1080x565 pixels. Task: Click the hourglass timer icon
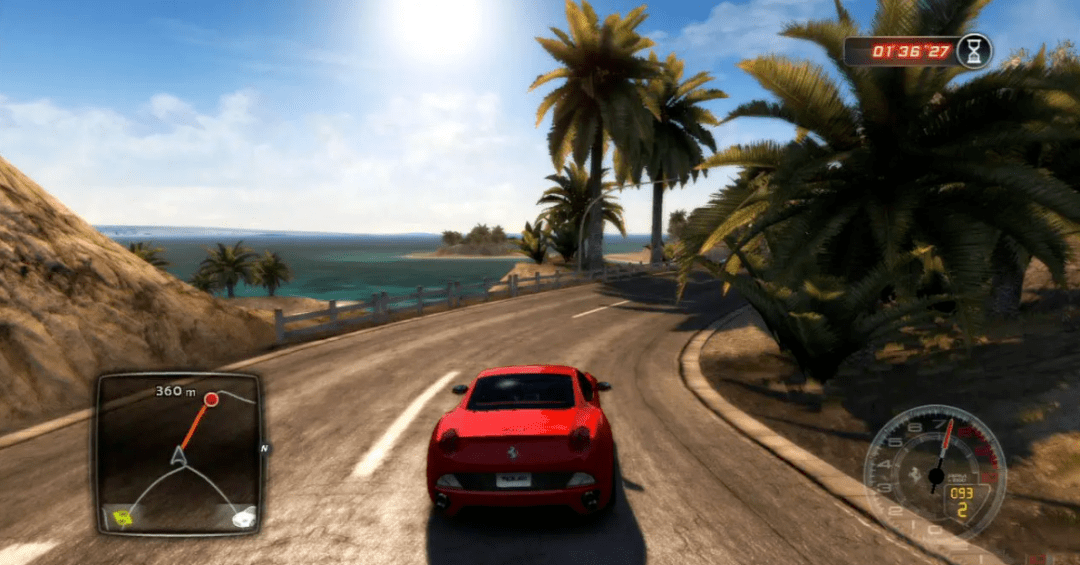[x=973, y=50]
